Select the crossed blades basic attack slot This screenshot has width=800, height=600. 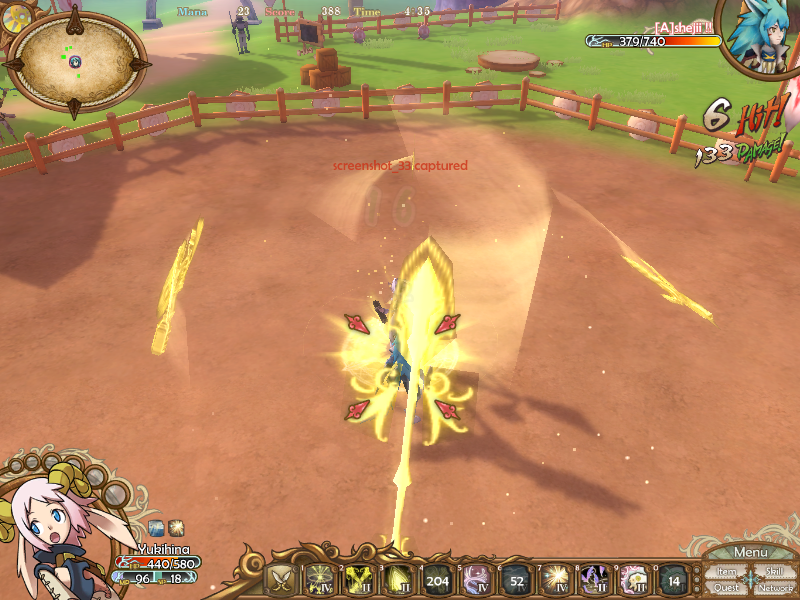[281, 580]
